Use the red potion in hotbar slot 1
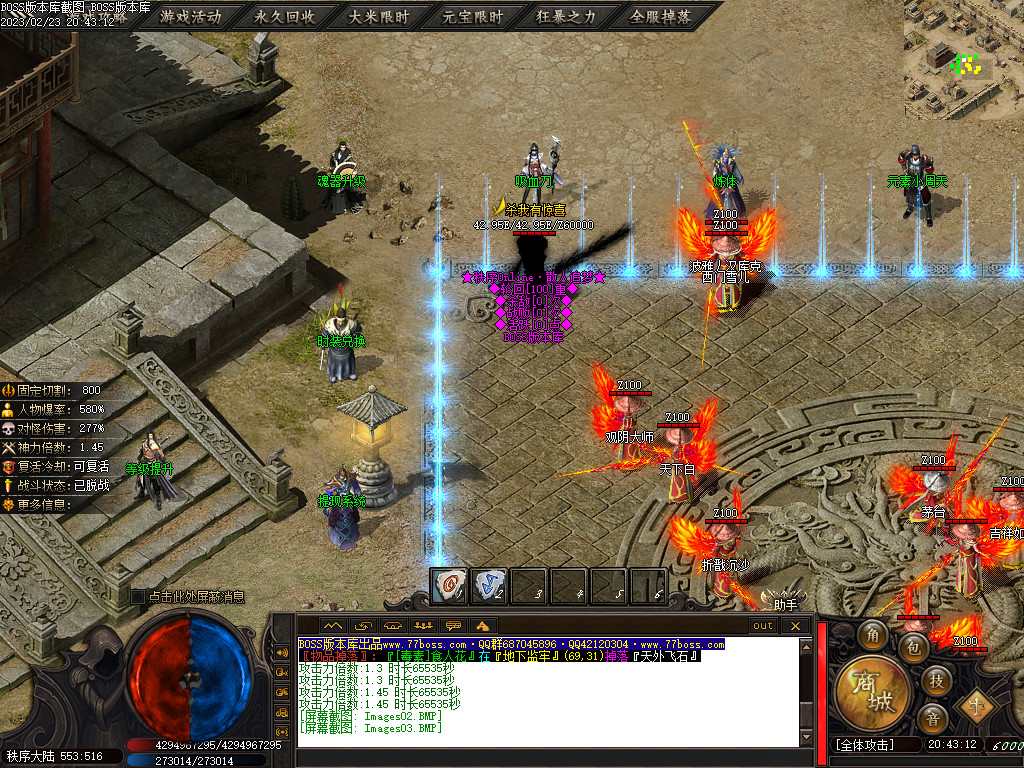1024x768 pixels. (x=449, y=586)
